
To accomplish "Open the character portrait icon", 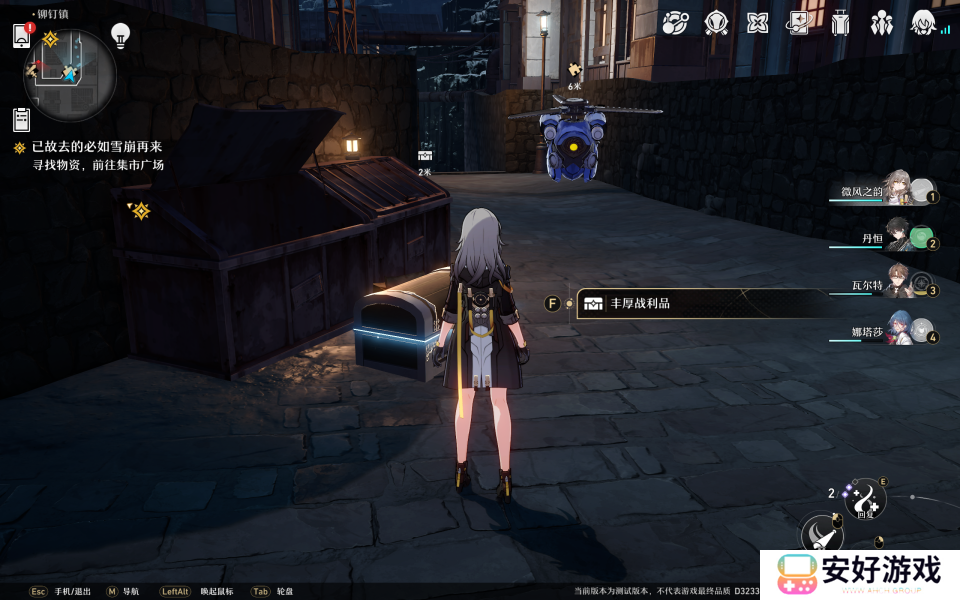I will (924, 22).
